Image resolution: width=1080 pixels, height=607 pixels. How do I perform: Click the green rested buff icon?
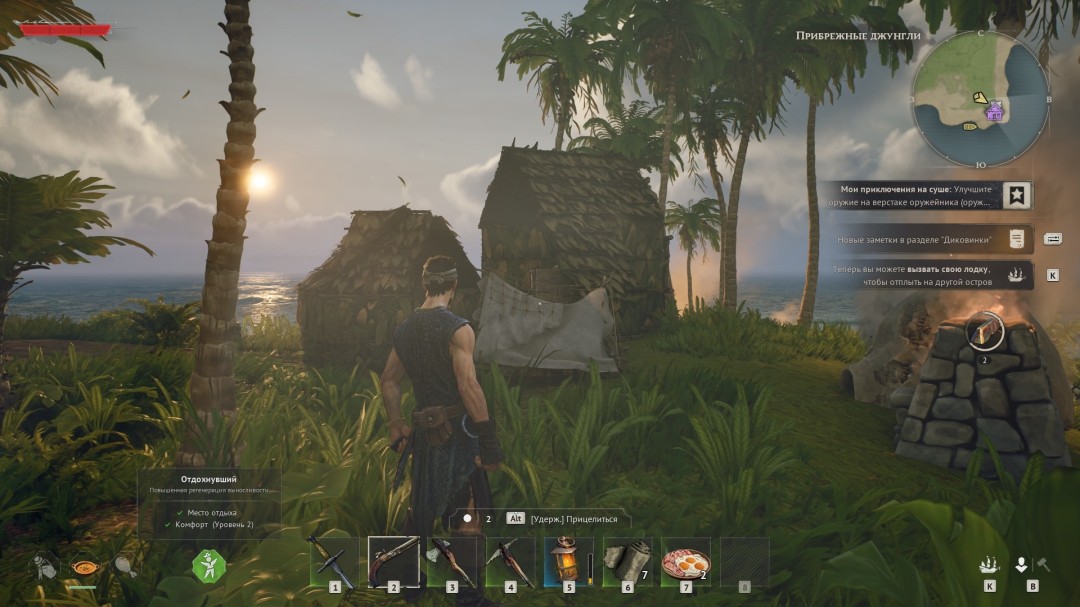(x=209, y=566)
